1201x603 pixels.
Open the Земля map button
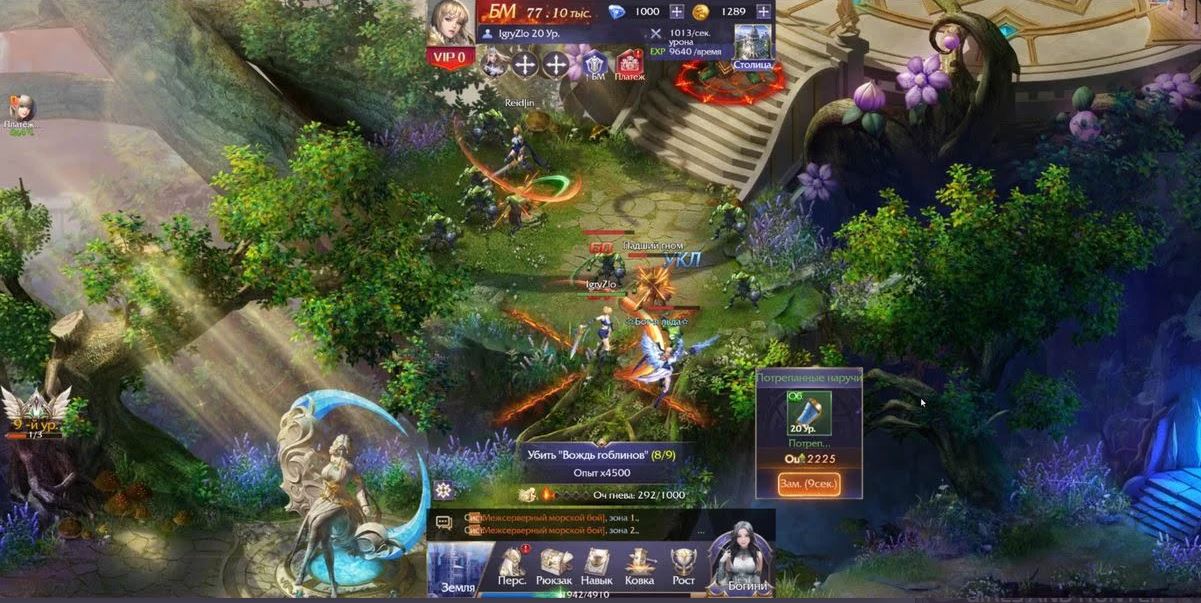pos(458,570)
